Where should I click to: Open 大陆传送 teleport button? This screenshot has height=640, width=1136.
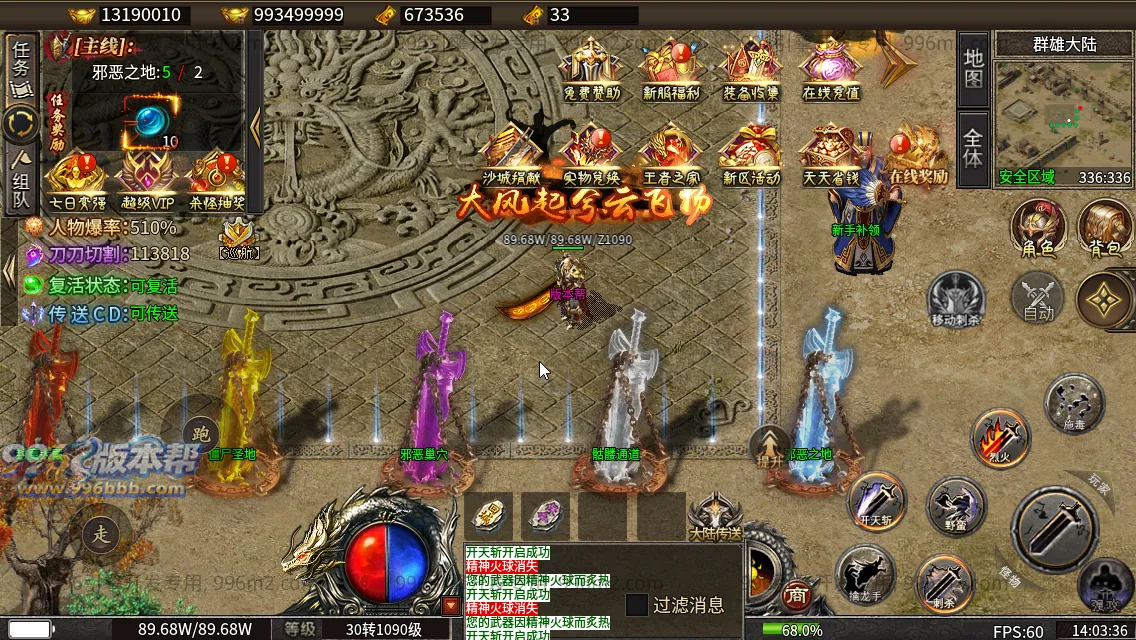(x=716, y=517)
